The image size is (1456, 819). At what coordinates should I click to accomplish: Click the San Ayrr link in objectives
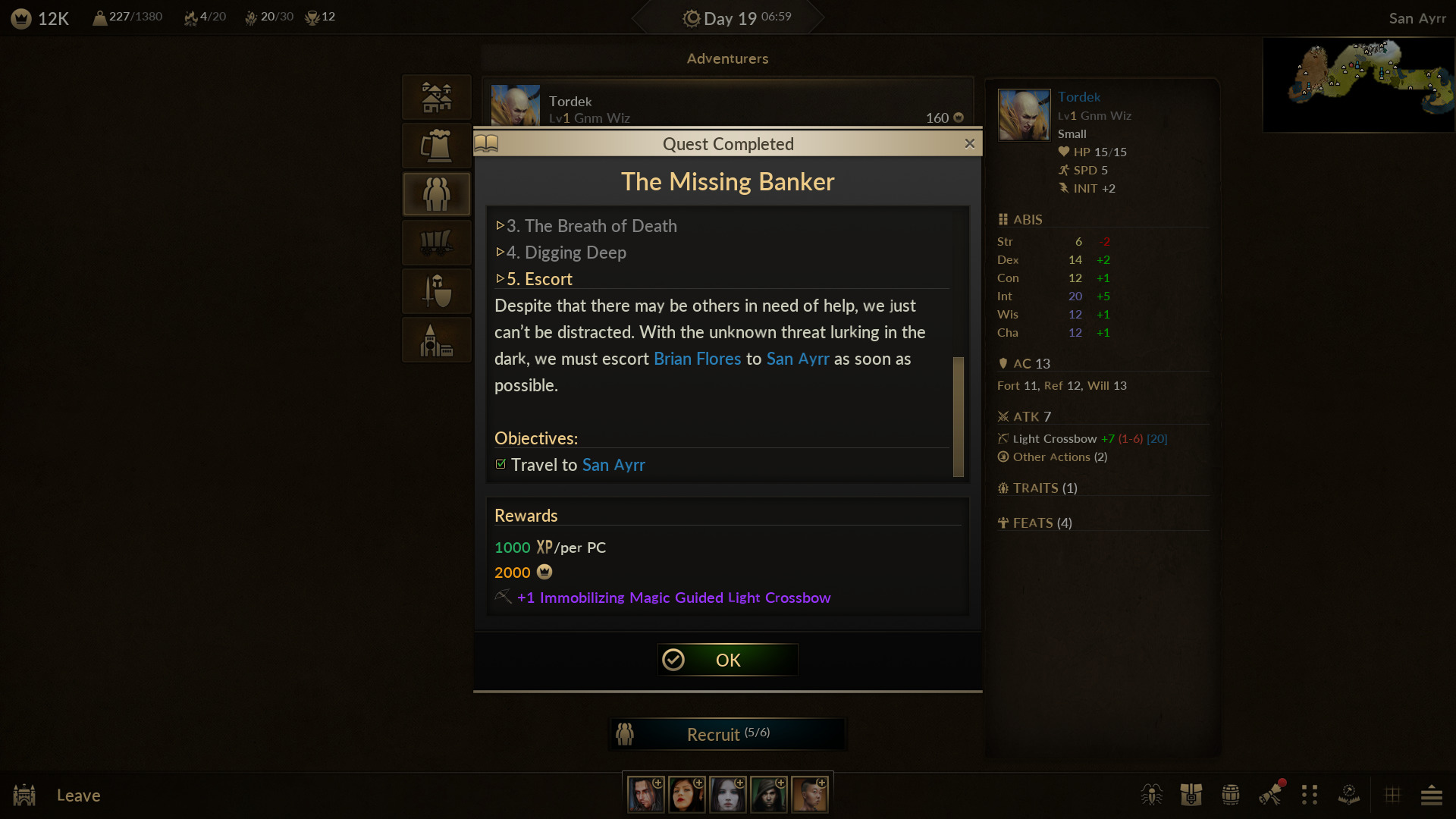coord(613,465)
